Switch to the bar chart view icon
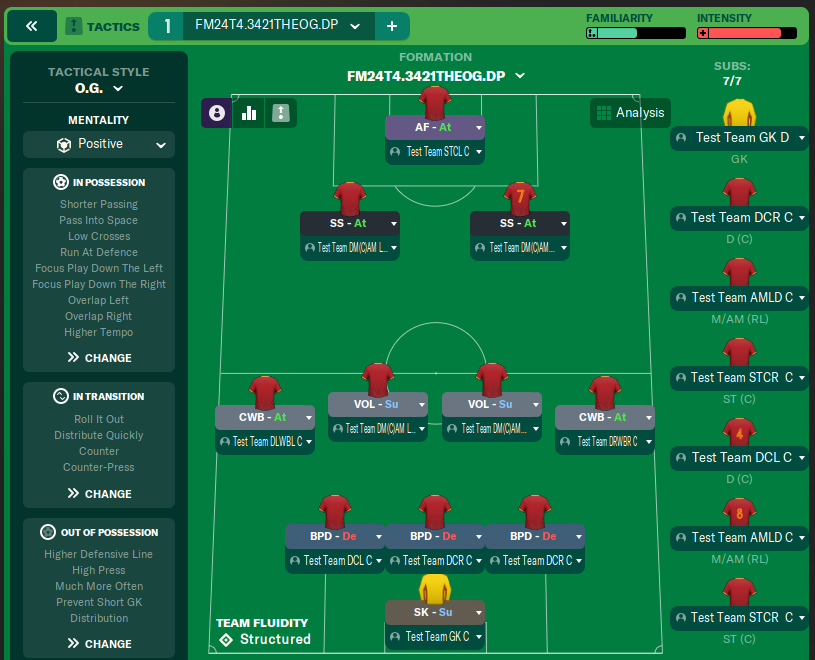Viewport: 815px width, 660px height. [248, 113]
